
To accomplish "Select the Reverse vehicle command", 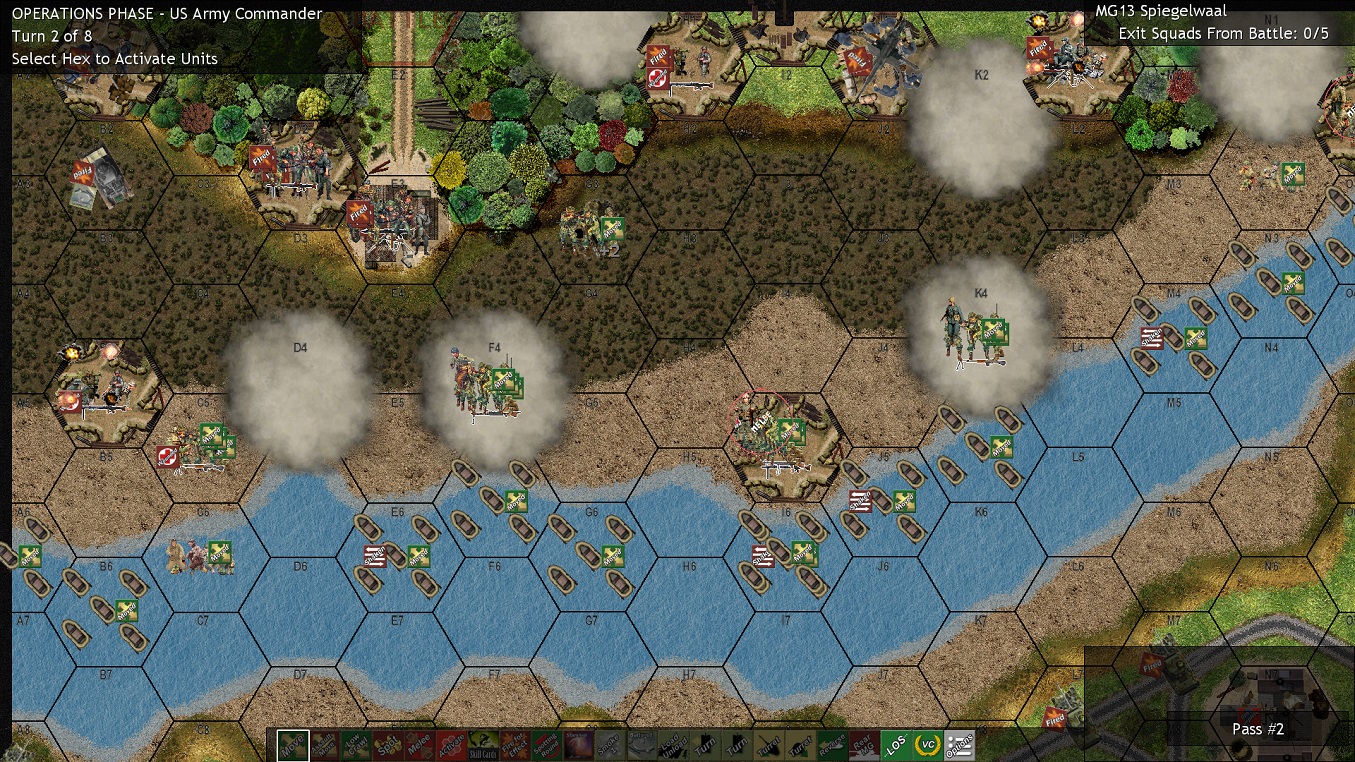I will tap(832, 745).
